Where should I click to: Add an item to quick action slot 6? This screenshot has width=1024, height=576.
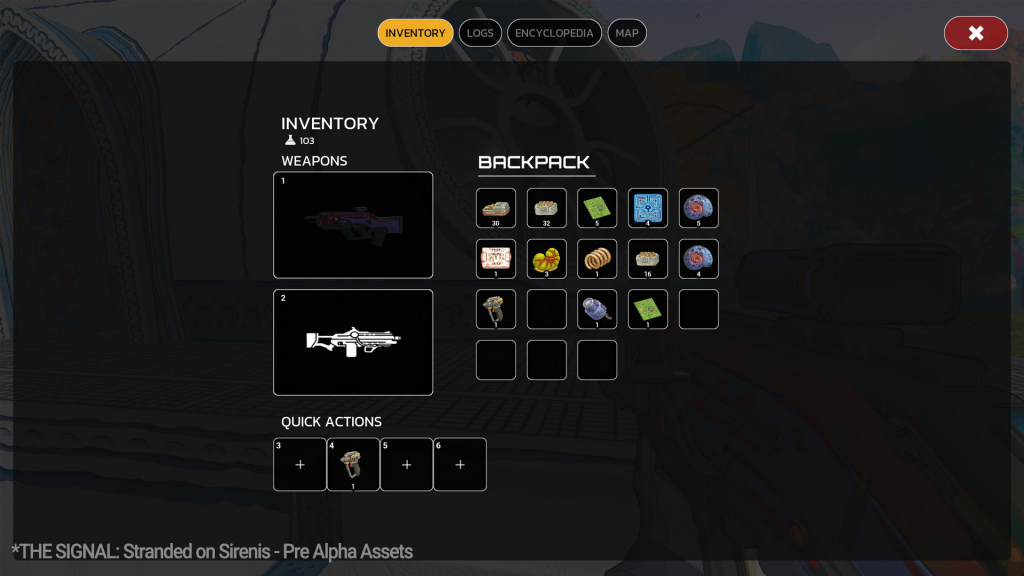460,464
